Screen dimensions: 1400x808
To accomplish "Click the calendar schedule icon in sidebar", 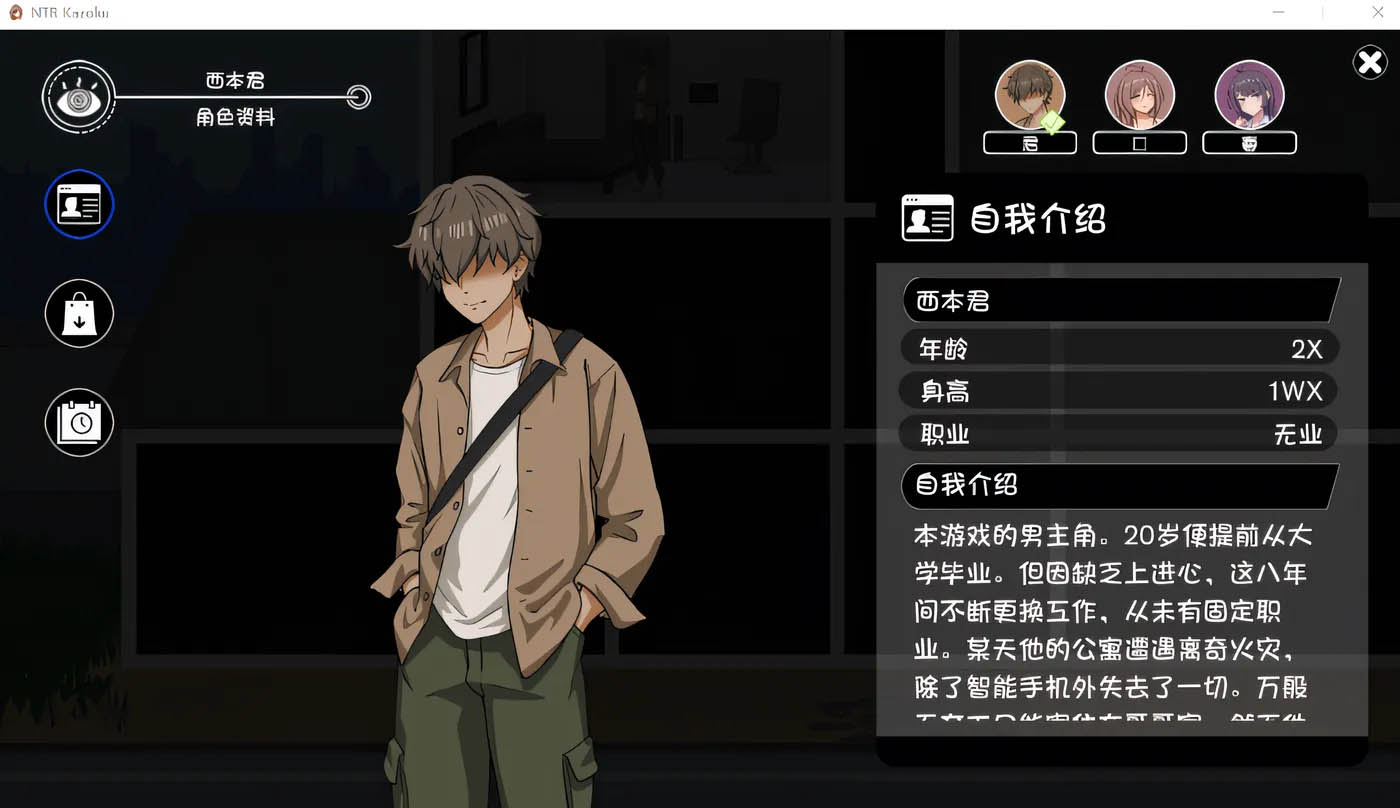I will [79, 422].
